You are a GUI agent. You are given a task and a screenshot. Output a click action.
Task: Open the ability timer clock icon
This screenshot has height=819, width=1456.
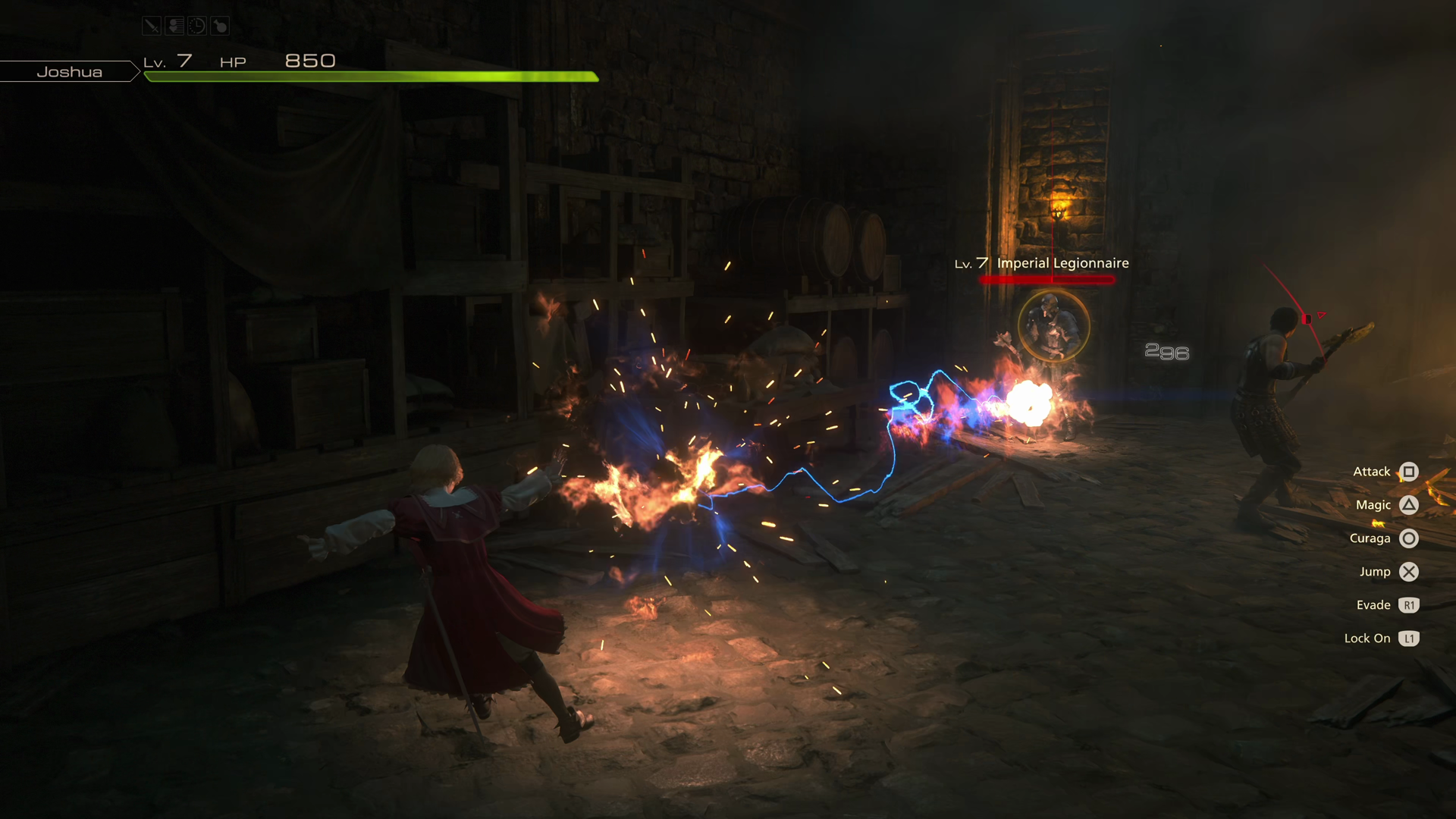(x=196, y=26)
